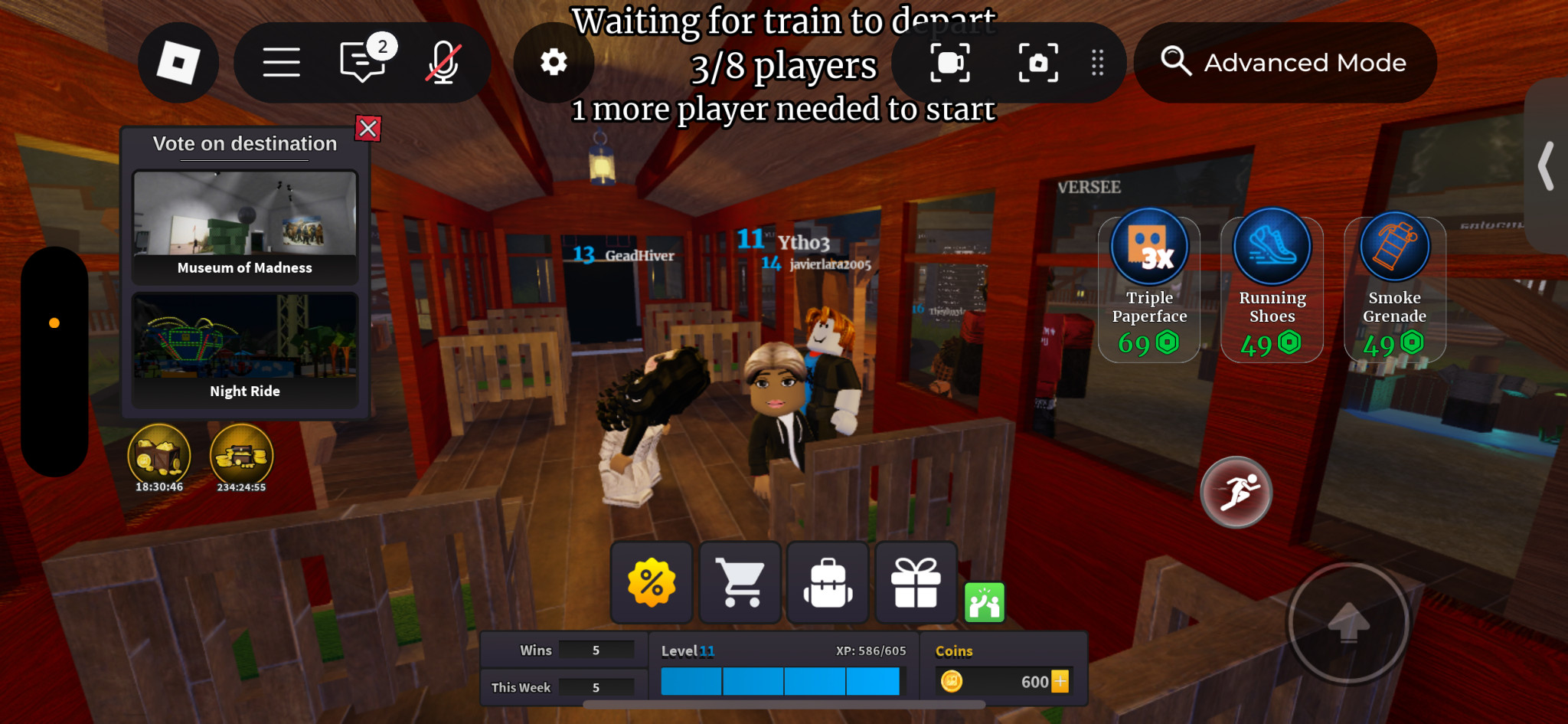Purchase Running Shoes for 49 Robux

click(x=1272, y=288)
